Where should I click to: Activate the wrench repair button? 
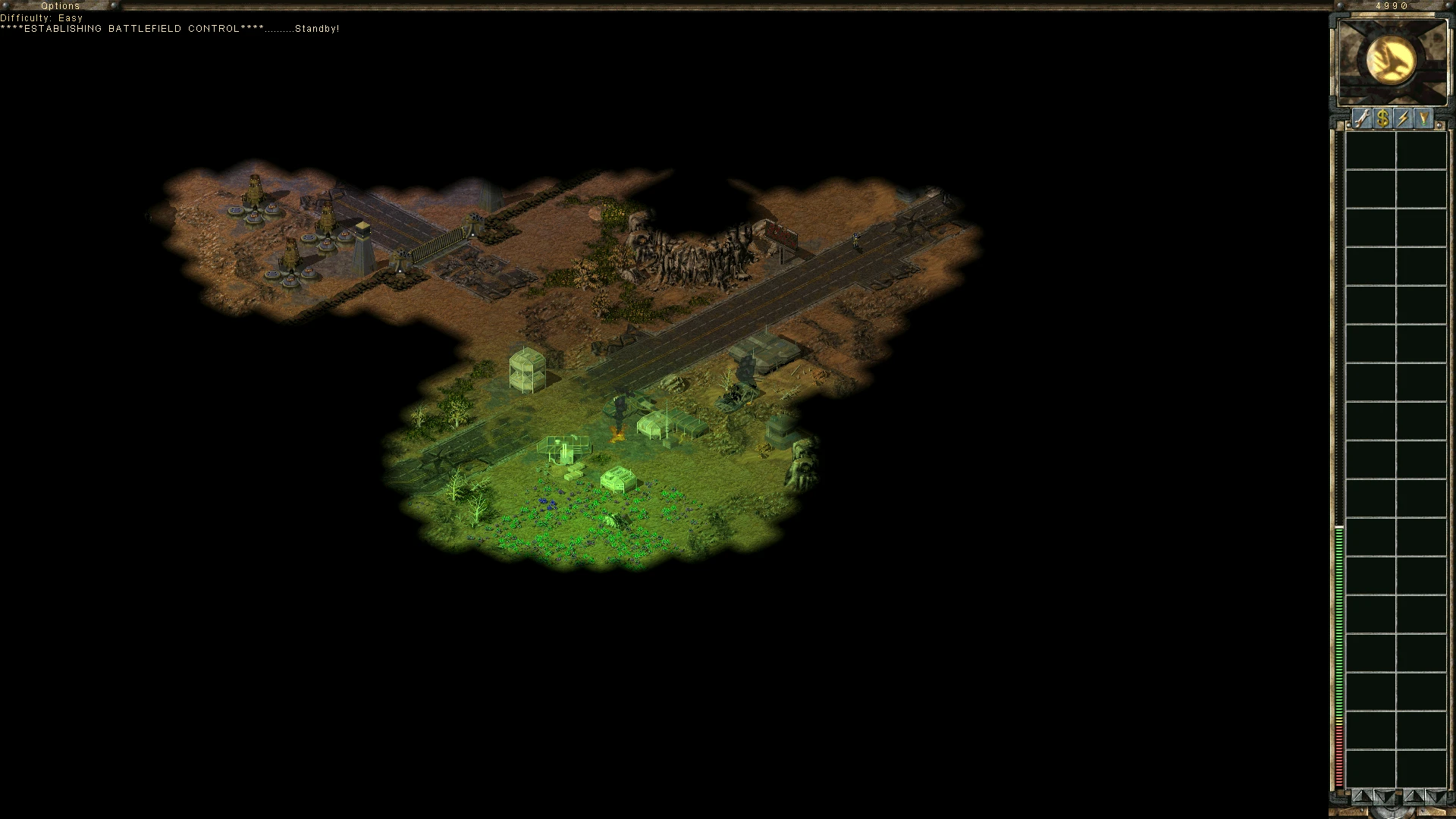[1363, 118]
